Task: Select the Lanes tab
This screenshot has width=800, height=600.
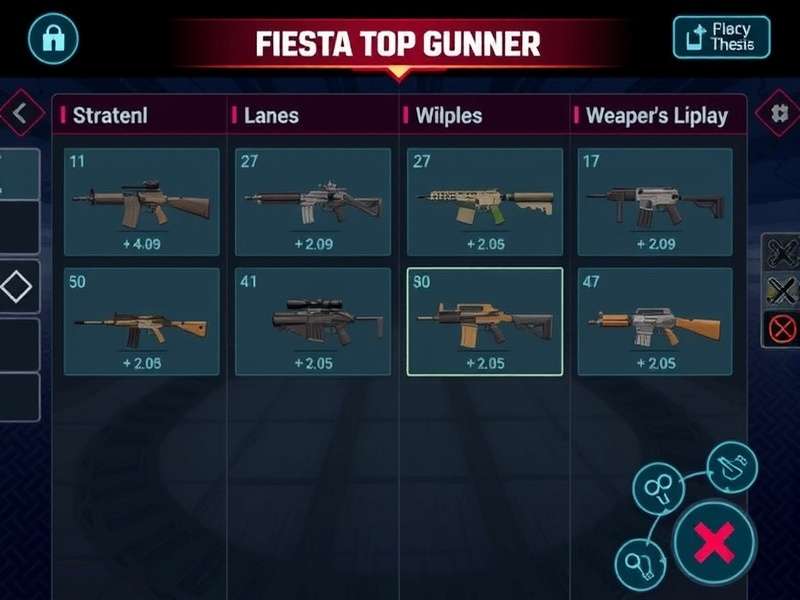Action: (271, 115)
